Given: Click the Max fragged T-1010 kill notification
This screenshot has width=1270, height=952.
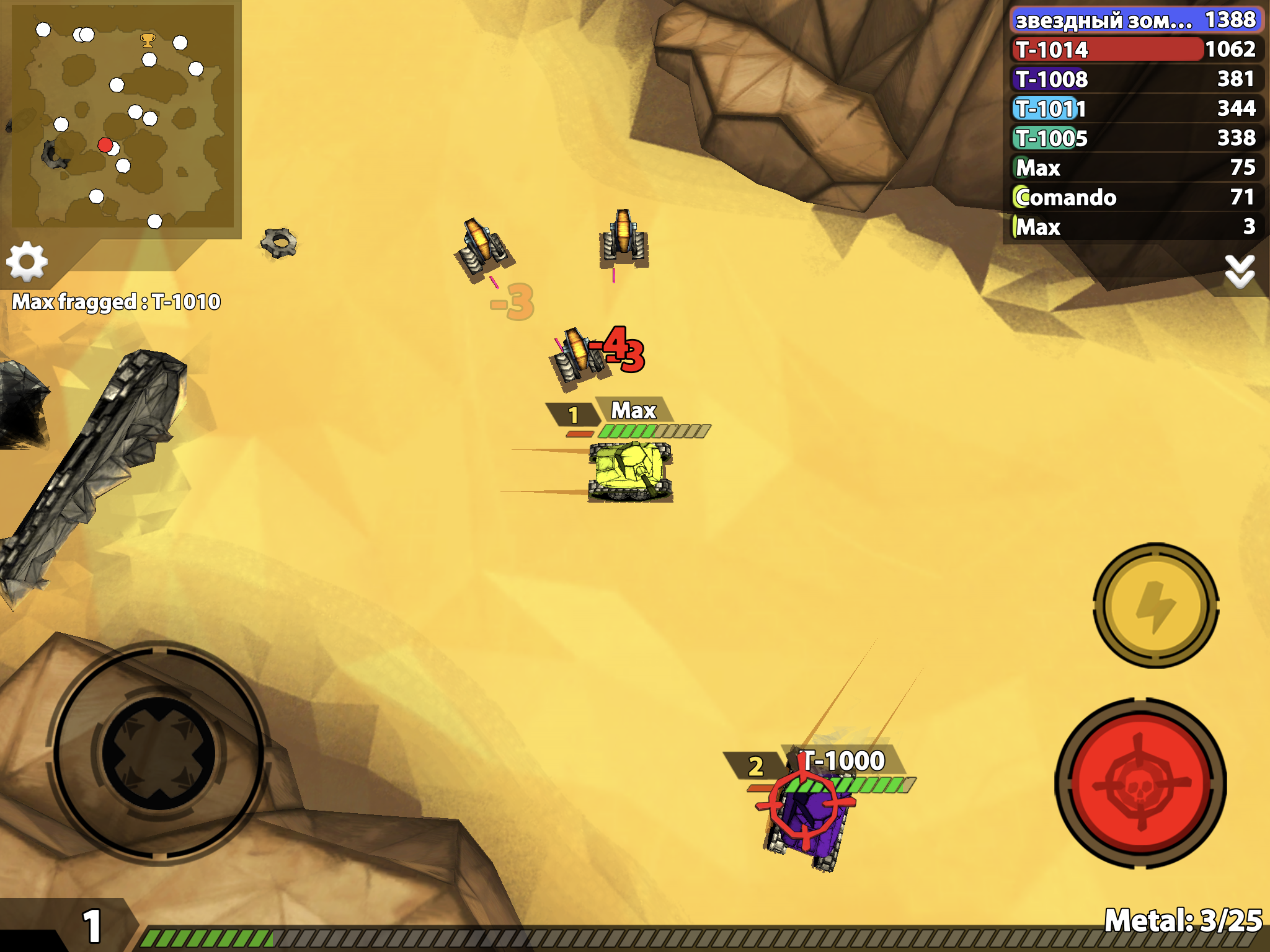Looking at the screenshot, I should [115, 302].
